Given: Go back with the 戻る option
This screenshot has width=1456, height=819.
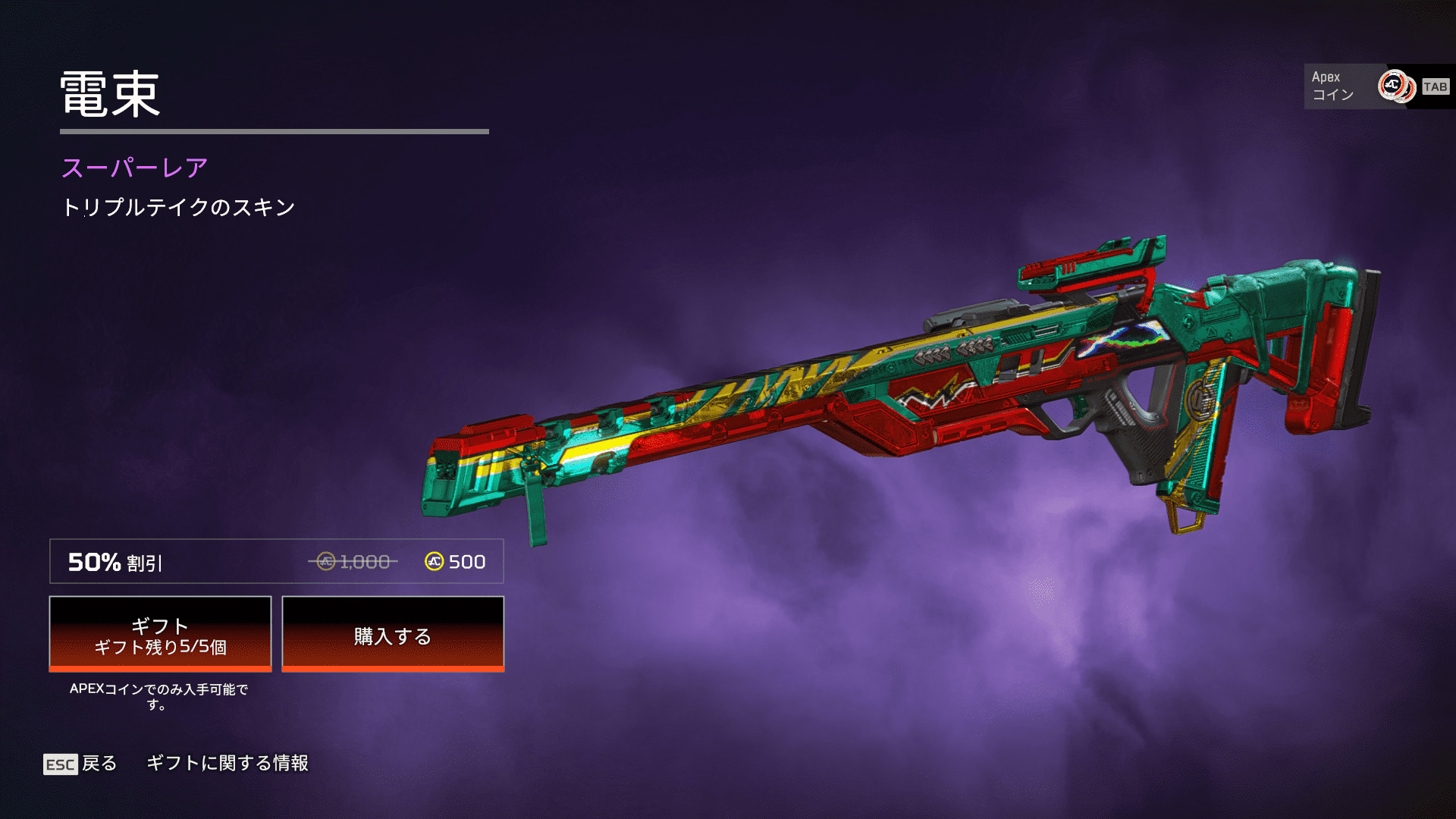Looking at the screenshot, I should point(81,764).
